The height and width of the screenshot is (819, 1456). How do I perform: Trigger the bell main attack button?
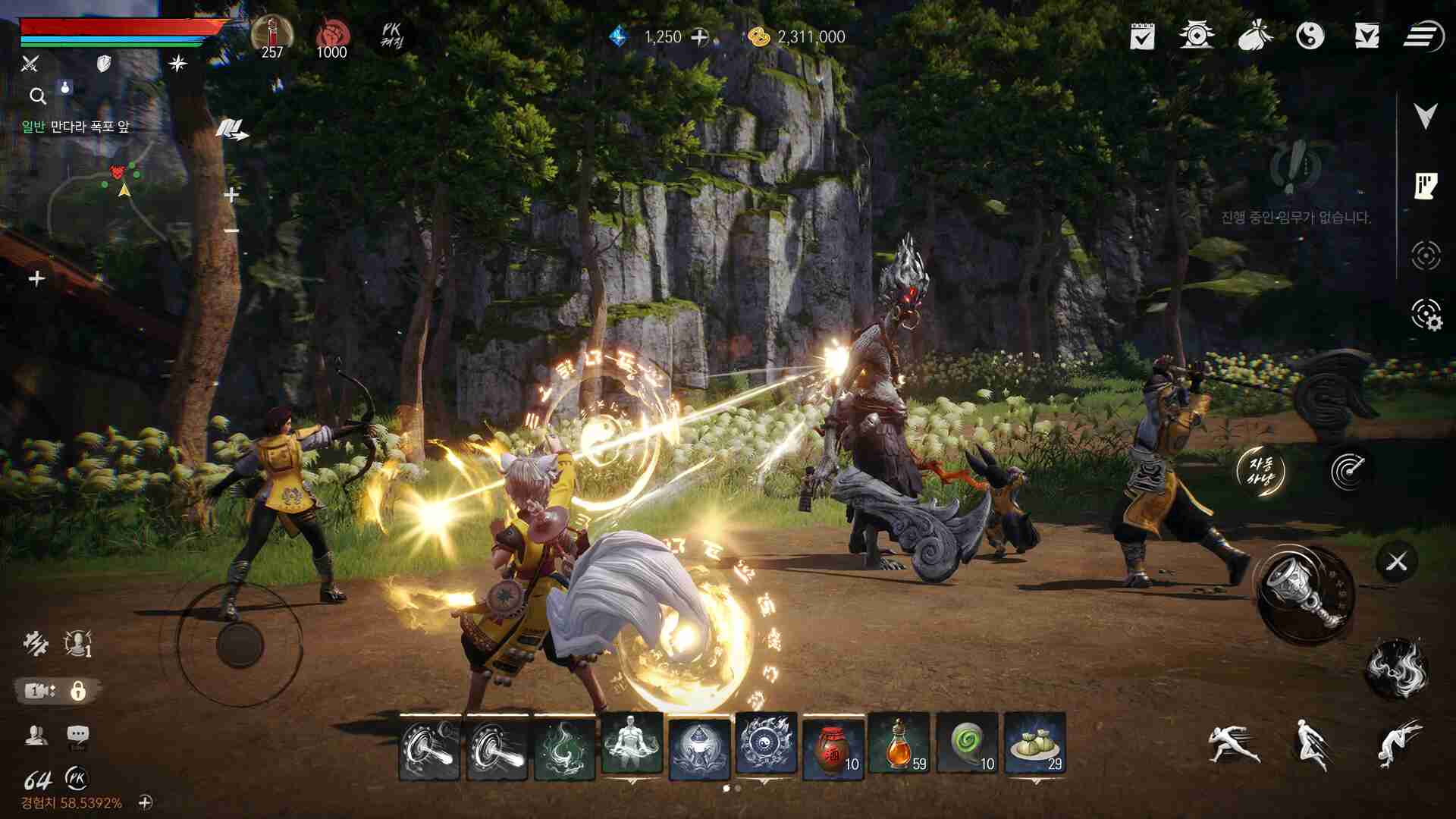(1306, 595)
